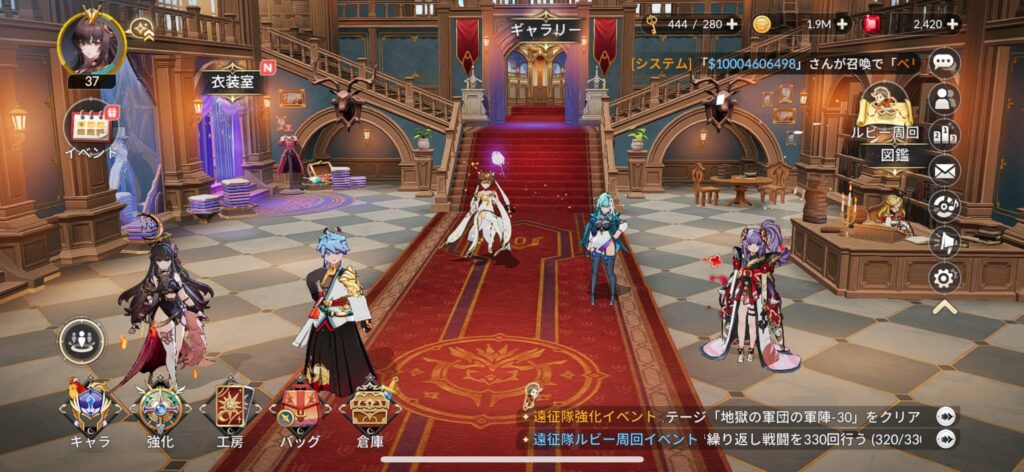Screen dimensions: 1024x472
Task: Open the mailbox envelope icon
Action: pyautogui.click(x=944, y=171)
